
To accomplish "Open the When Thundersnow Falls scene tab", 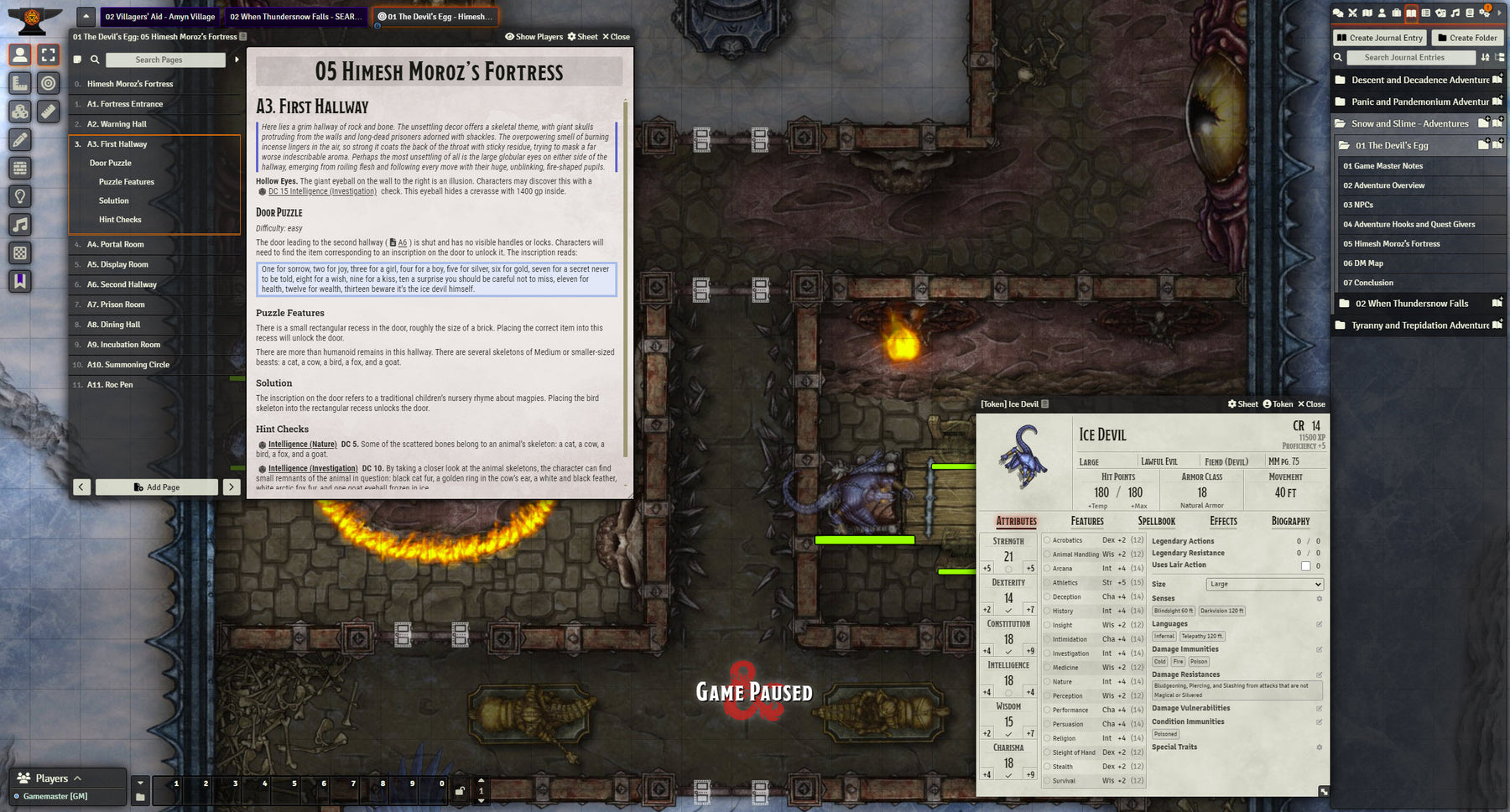I will tap(295, 17).
